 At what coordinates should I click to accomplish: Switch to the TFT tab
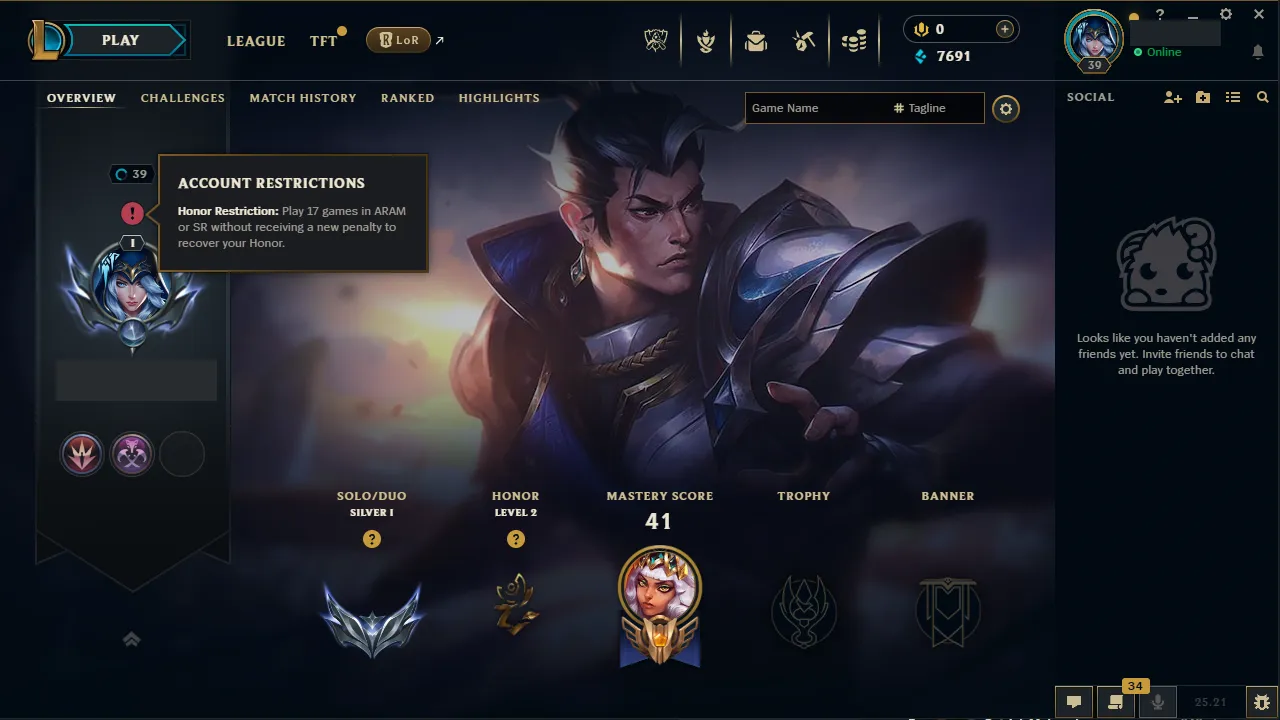(x=323, y=41)
